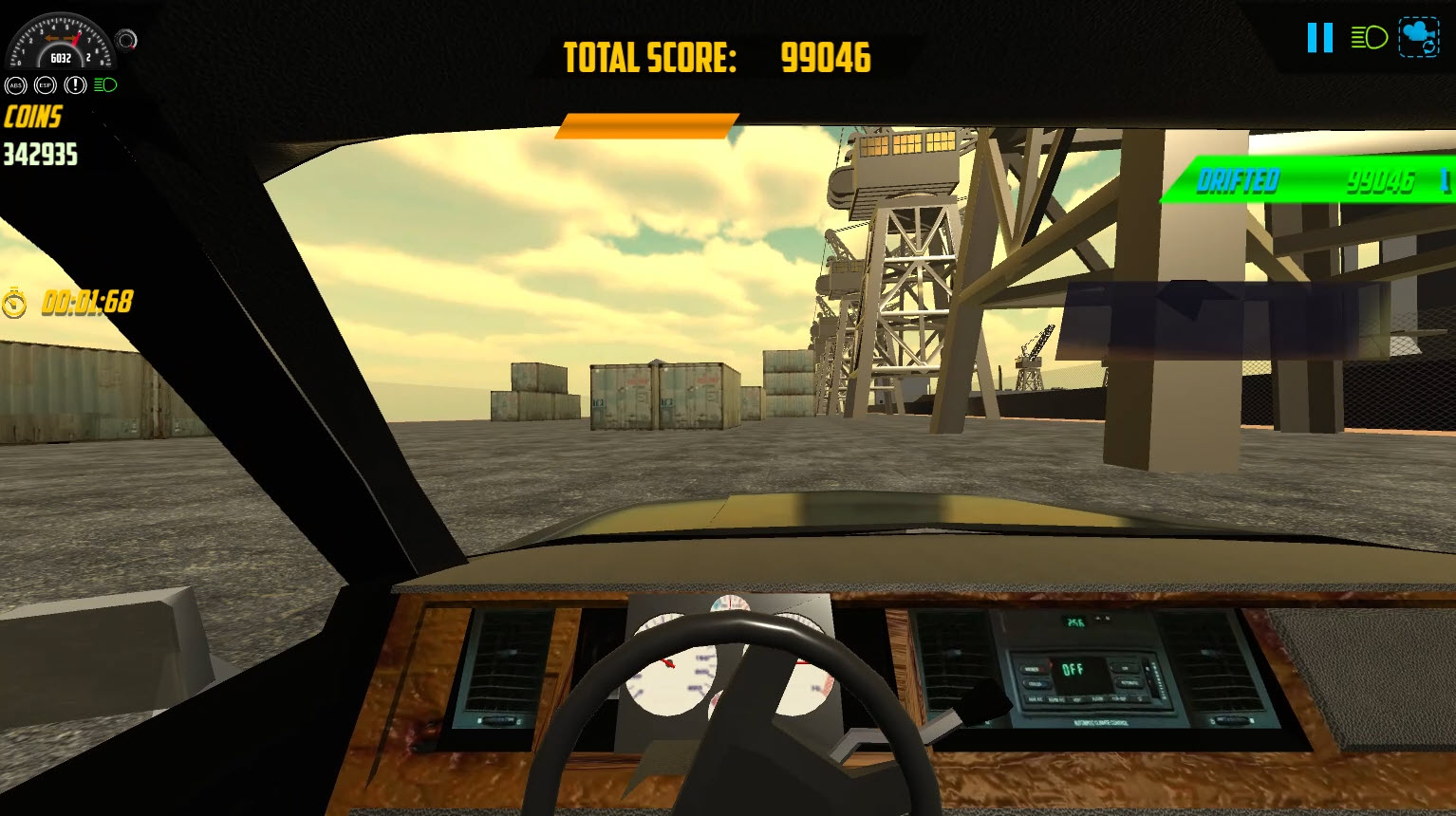
Task: Click the tachometer gauge showing 6032 RPM
Action: [x=61, y=47]
